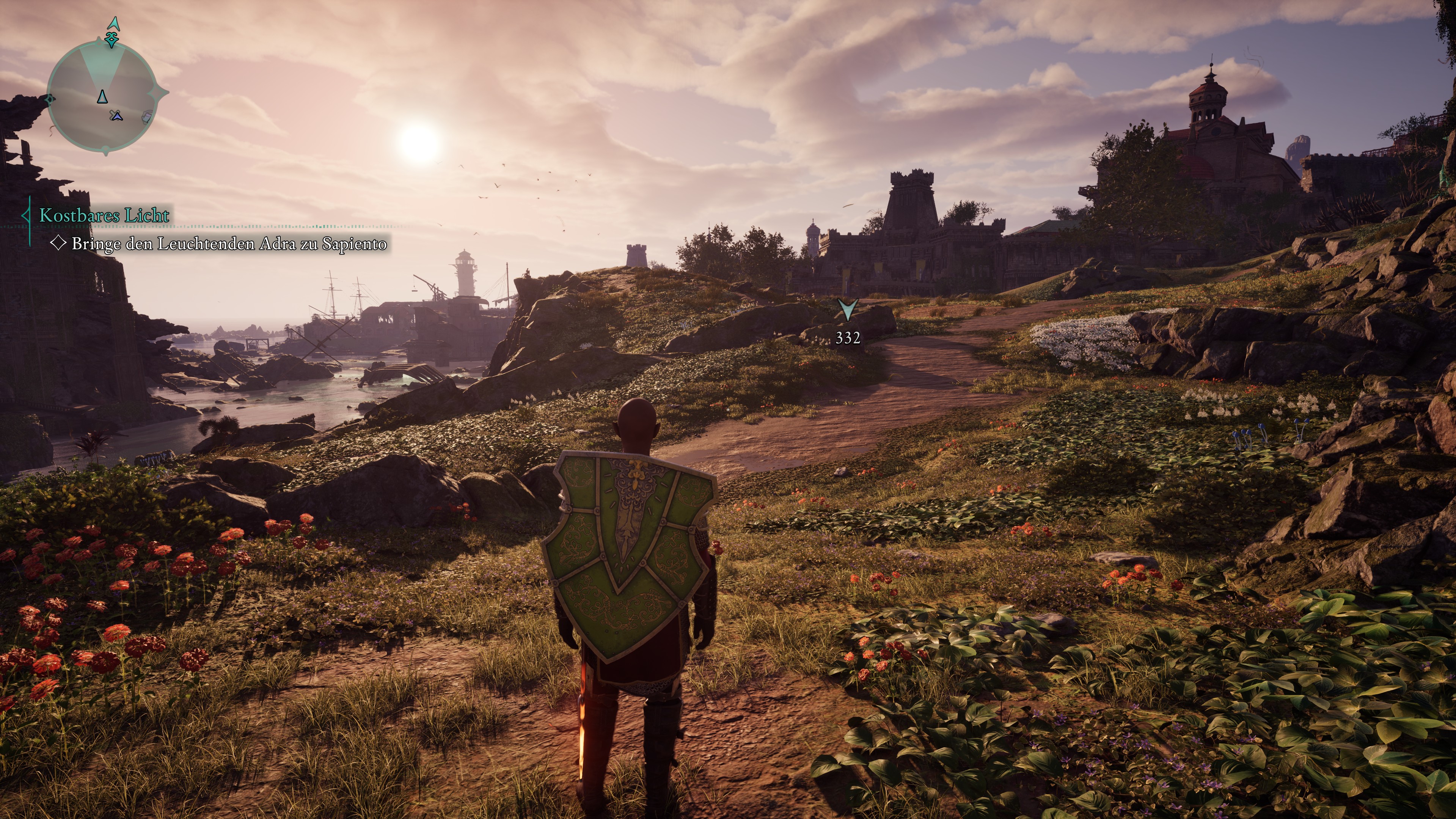Screen dimensions: 1456x819
Task: Select the Kostbares Licht quest title
Action: (x=104, y=215)
